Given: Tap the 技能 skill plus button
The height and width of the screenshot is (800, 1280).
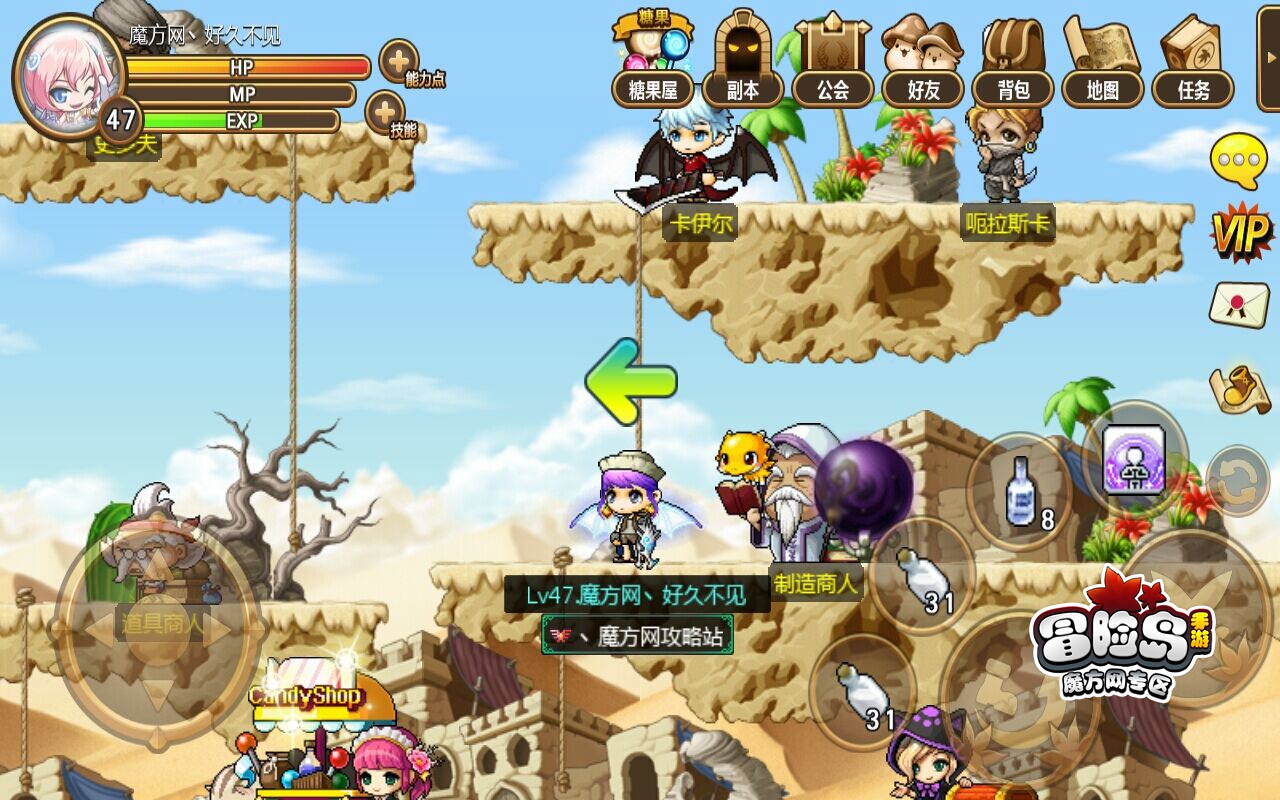Looking at the screenshot, I should point(385,112).
